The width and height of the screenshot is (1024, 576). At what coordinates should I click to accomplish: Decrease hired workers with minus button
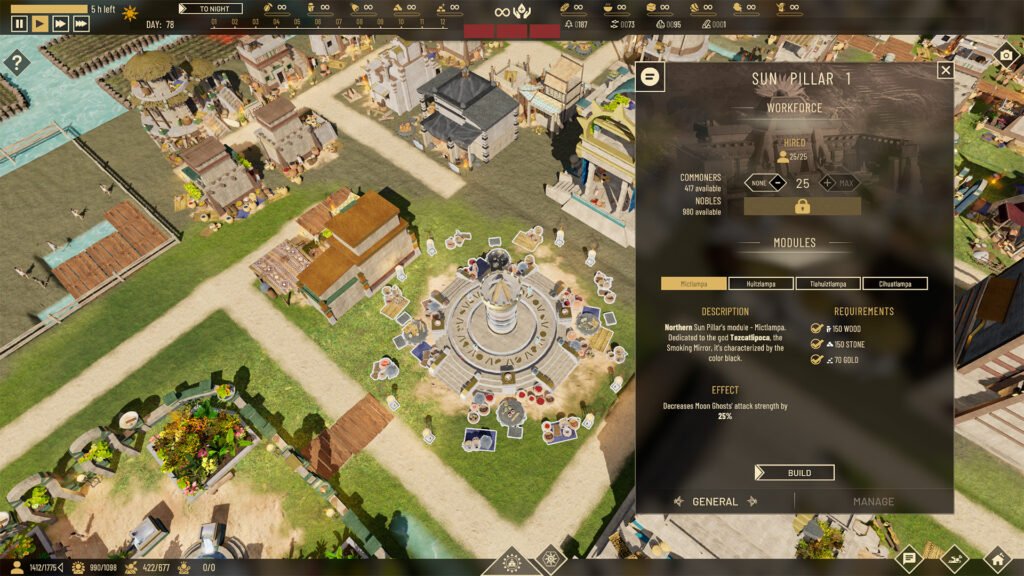coord(777,183)
